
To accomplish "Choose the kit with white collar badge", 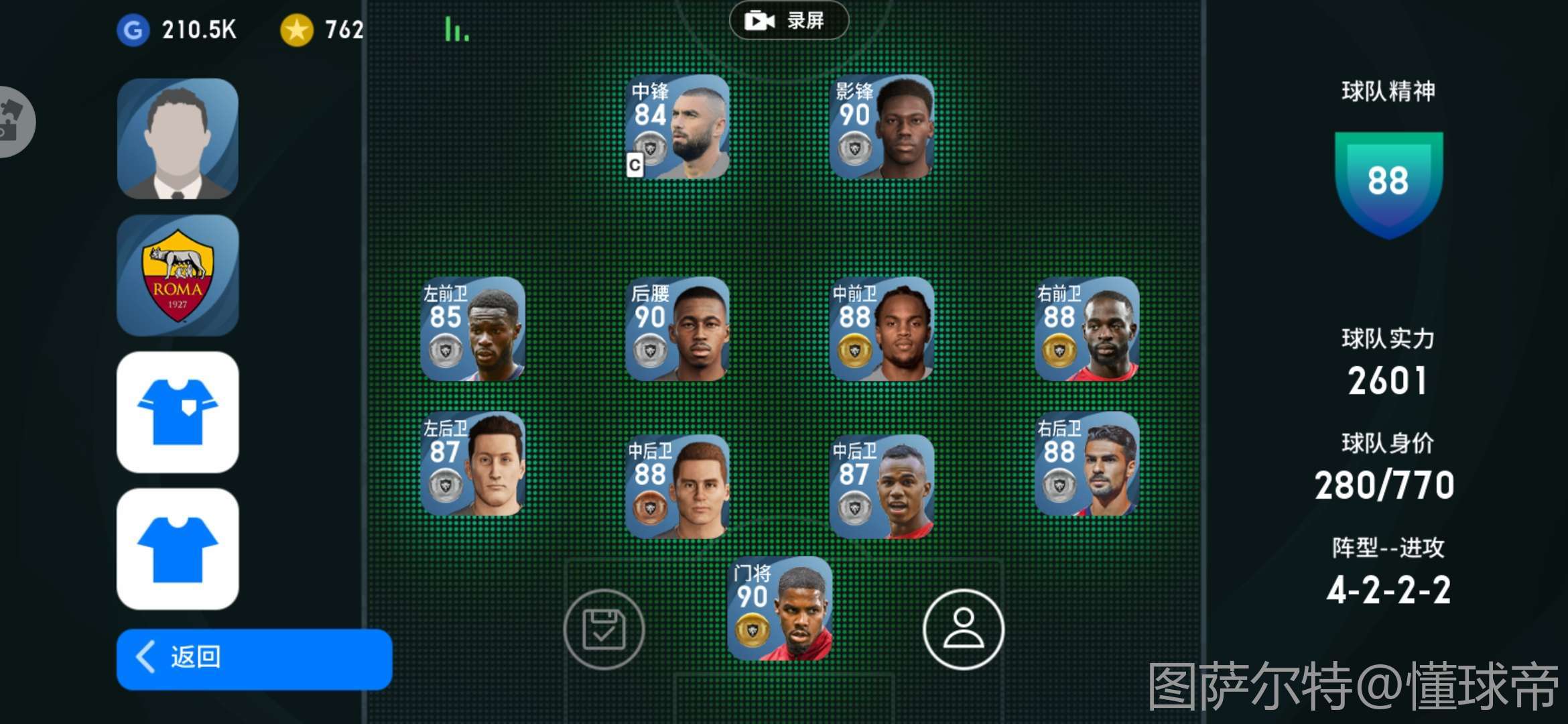I will [x=178, y=412].
